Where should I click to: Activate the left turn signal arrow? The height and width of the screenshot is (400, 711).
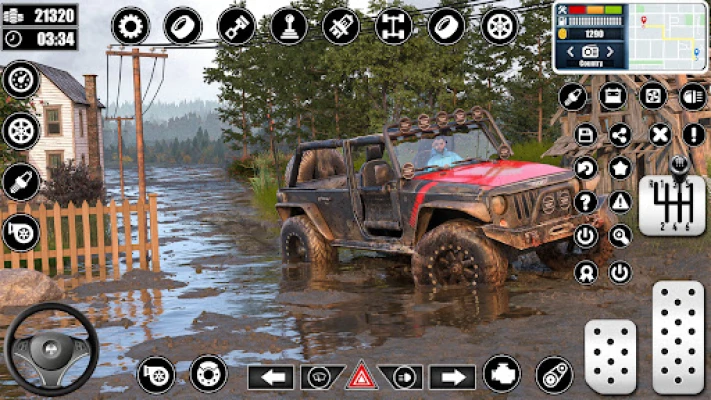pyautogui.click(x=270, y=377)
